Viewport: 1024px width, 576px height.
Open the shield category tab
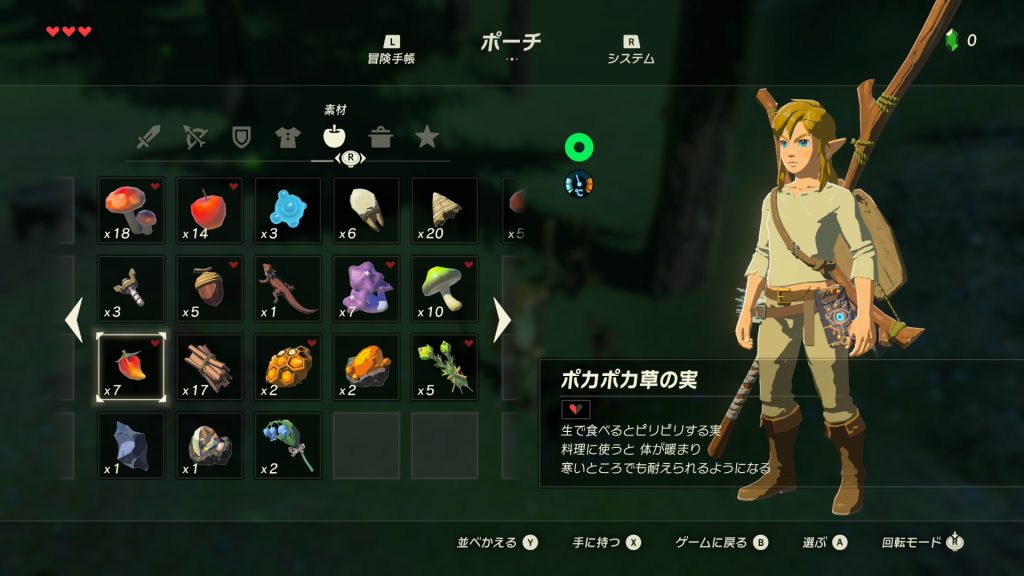pyautogui.click(x=241, y=137)
